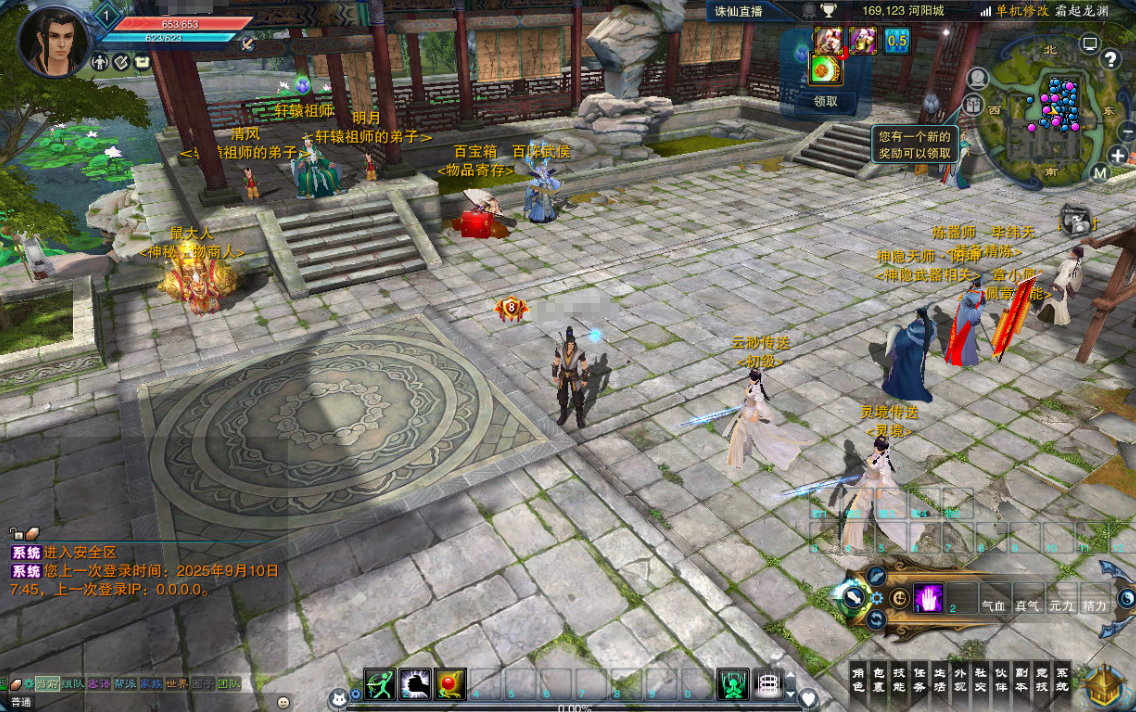Viewport: 1136px width, 712px height.
Task: Click the 领取 reward claim button
Action: [x=825, y=101]
